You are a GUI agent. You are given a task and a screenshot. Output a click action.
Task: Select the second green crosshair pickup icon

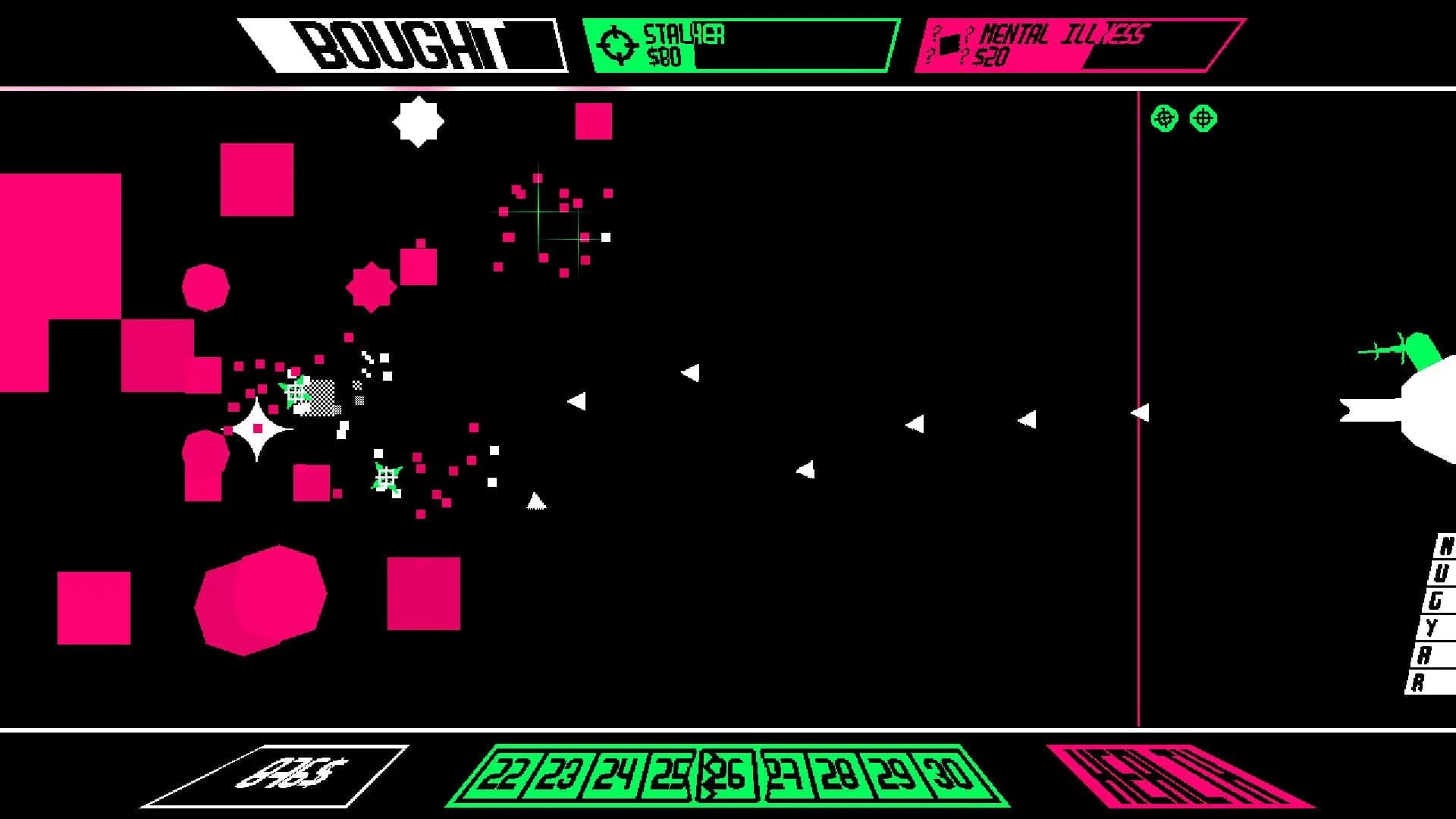[1203, 118]
